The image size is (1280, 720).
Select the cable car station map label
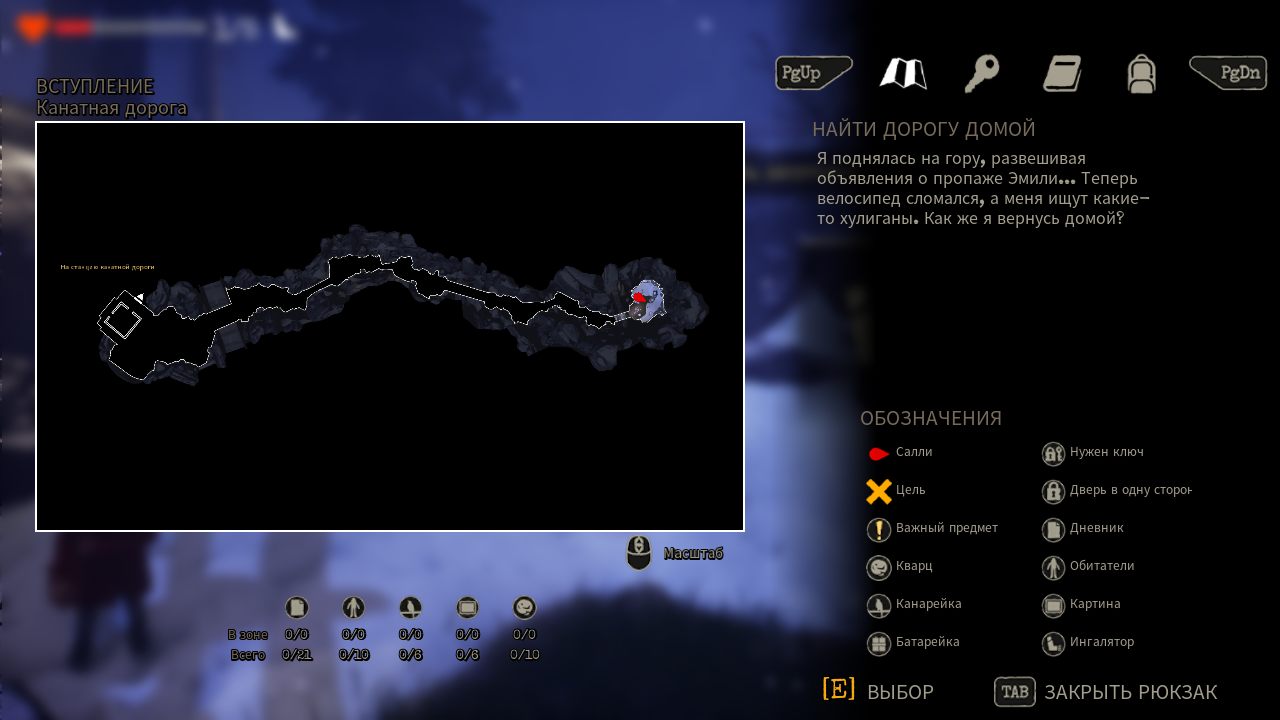click(107, 267)
